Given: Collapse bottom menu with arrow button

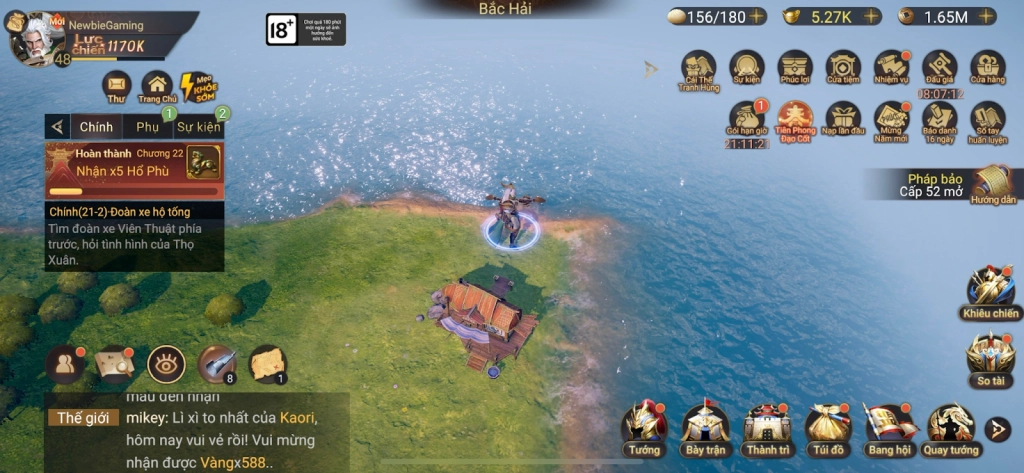Looking at the screenshot, I should pyautogui.click(x=997, y=429).
